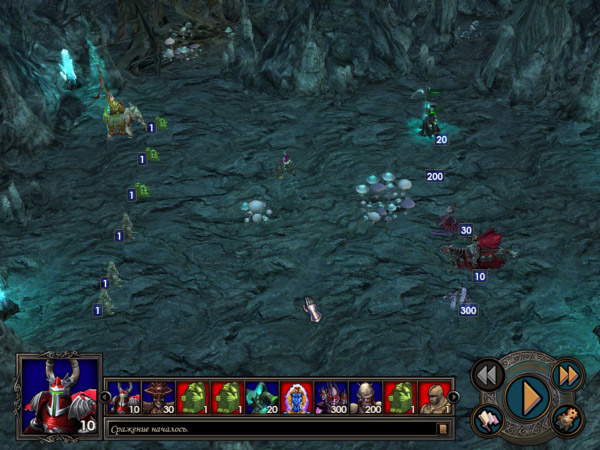Click the large orange play button
Image resolution: width=600 pixels, height=450 pixels.
[x=525, y=397]
